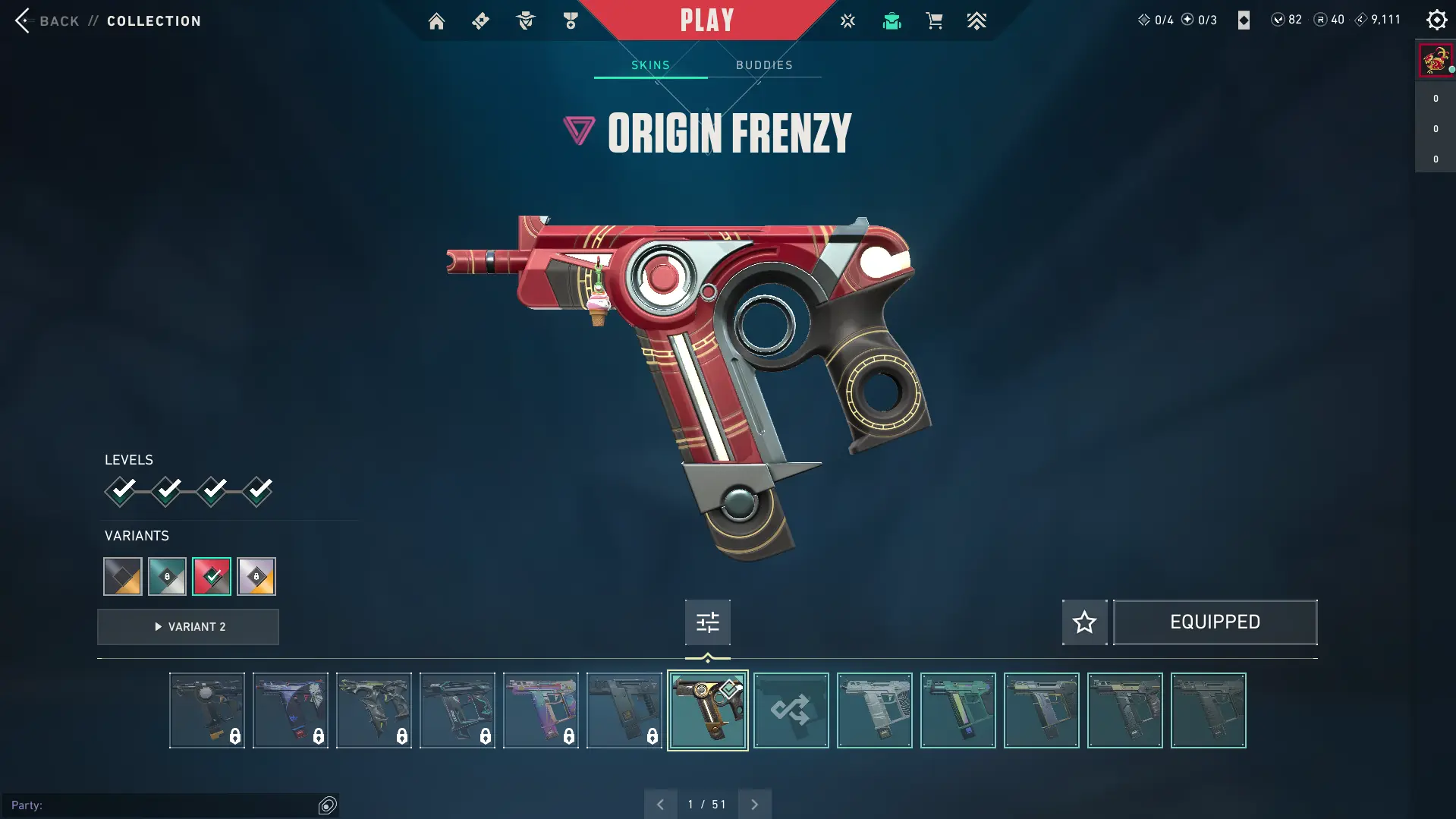This screenshot has width=1456, height=819.
Task: Pick the locked teal variant swatch
Action: [167, 577]
